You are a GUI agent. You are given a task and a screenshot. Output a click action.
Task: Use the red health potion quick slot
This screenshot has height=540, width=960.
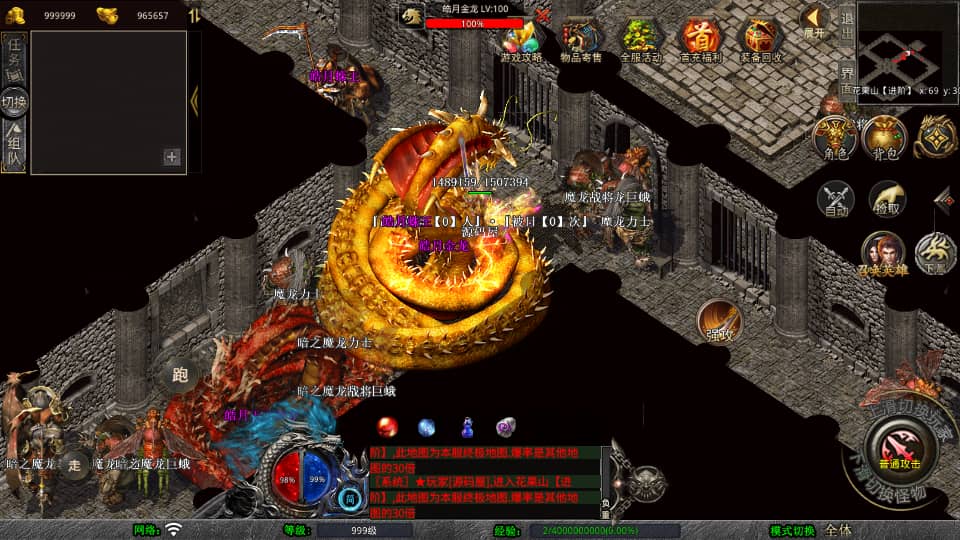pos(387,427)
